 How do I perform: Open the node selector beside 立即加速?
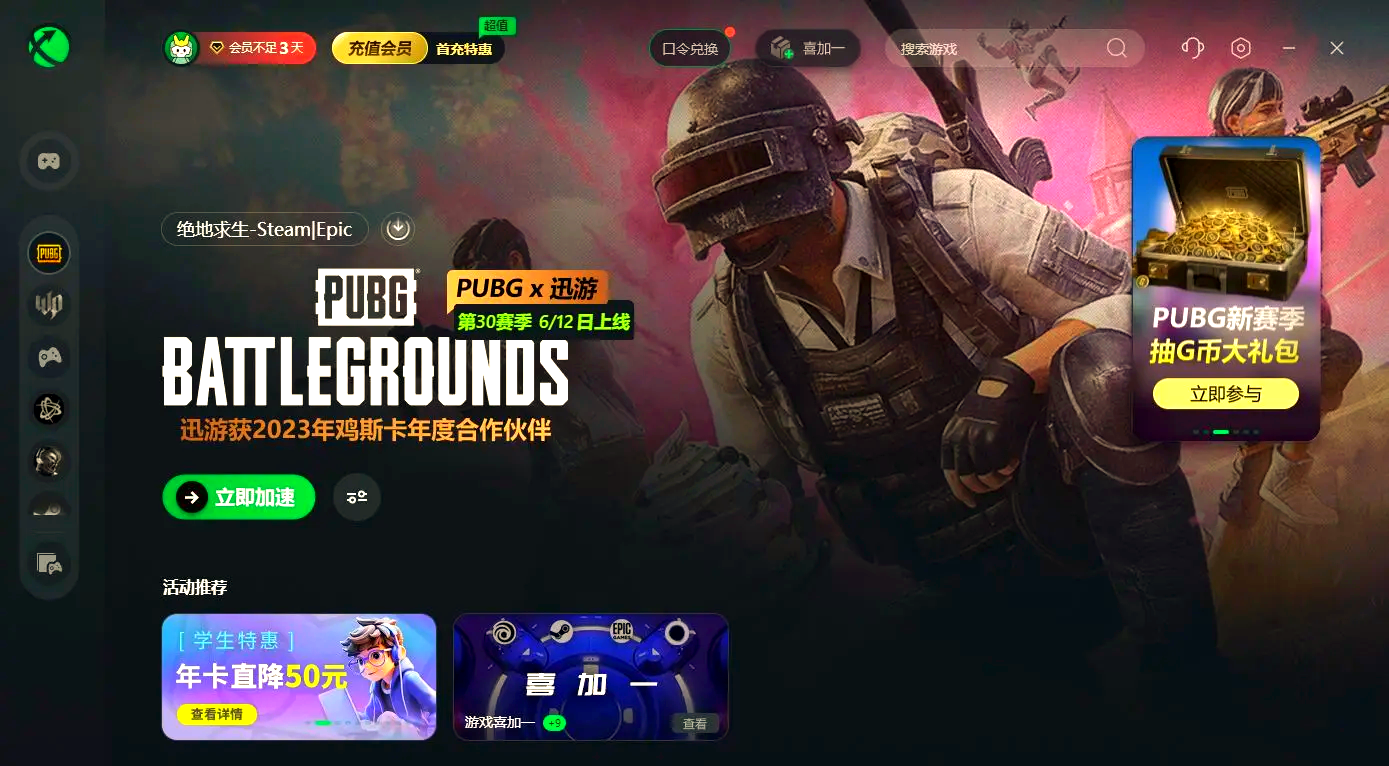click(356, 497)
